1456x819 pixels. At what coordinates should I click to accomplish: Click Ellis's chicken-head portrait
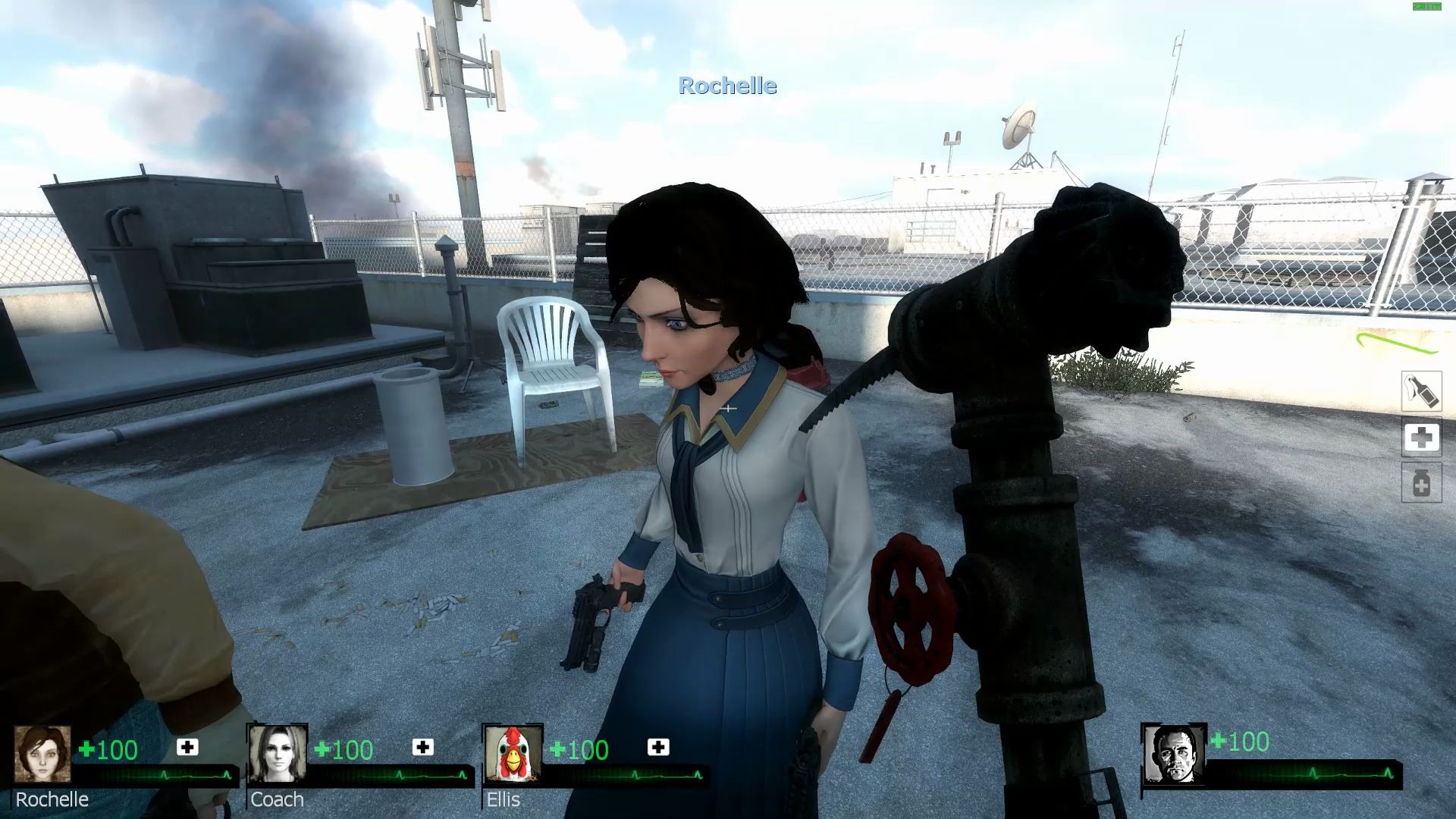pyautogui.click(x=513, y=754)
